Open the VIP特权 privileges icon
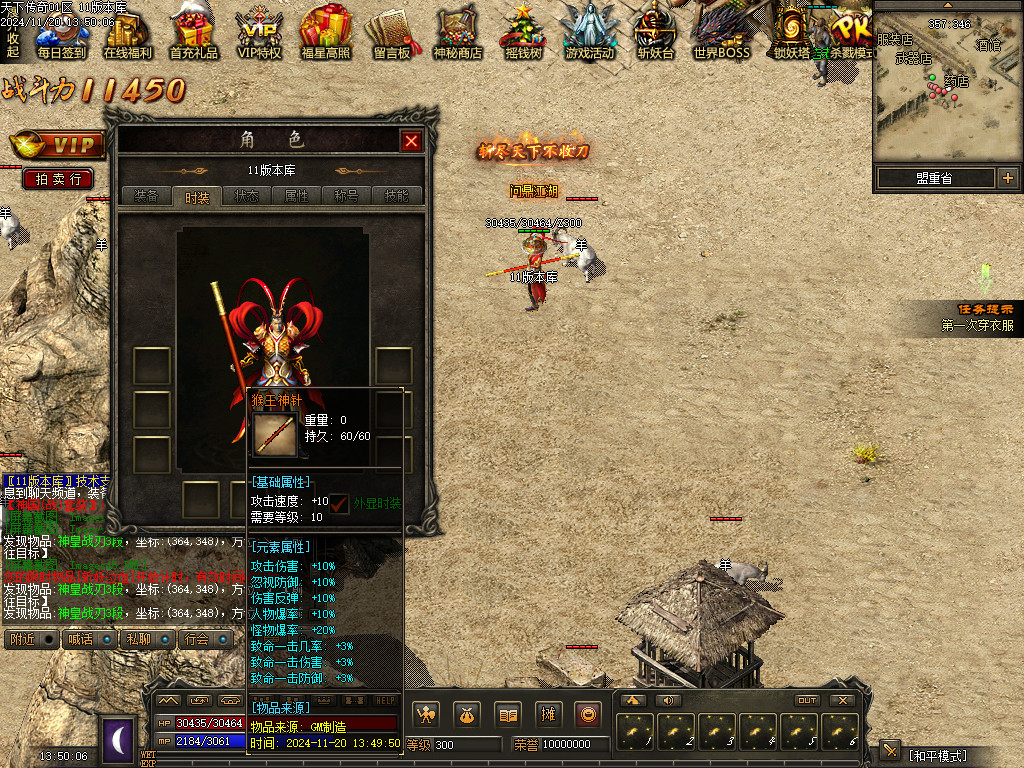 coord(259,32)
